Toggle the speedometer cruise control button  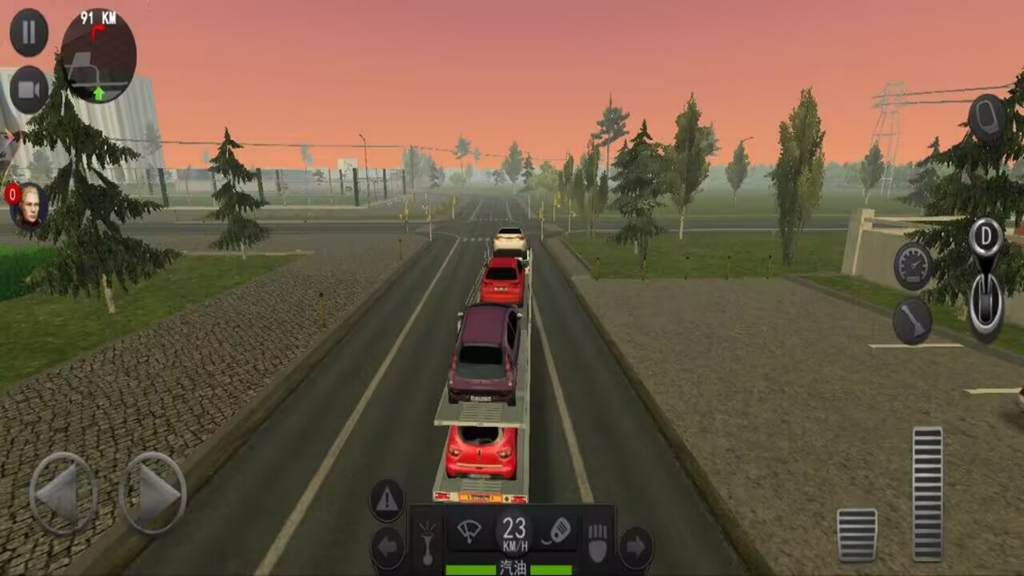[x=912, y=265]
